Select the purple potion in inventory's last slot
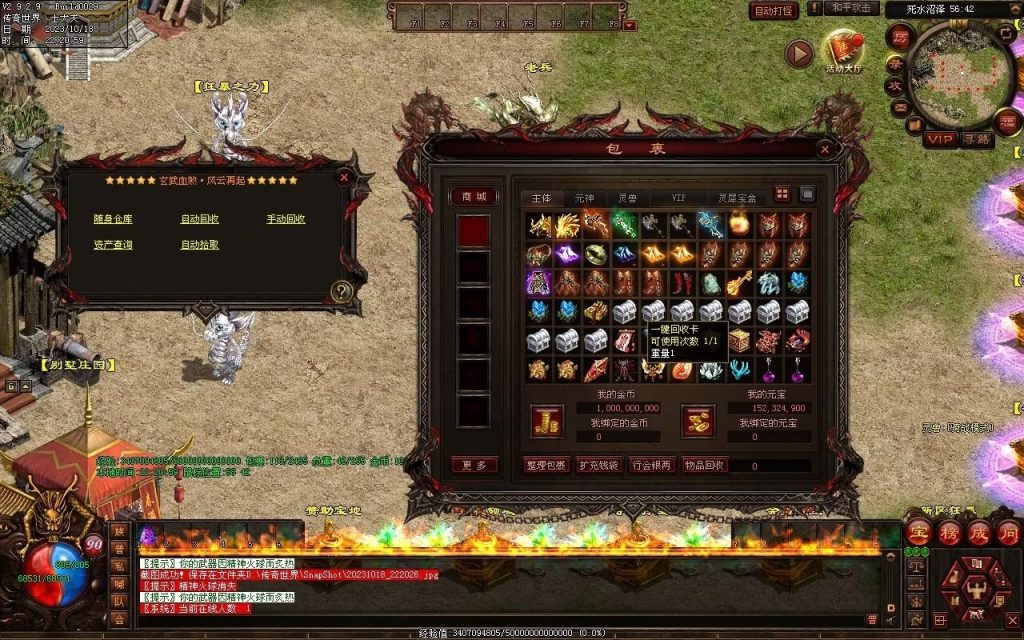 [x=797, y=370]
